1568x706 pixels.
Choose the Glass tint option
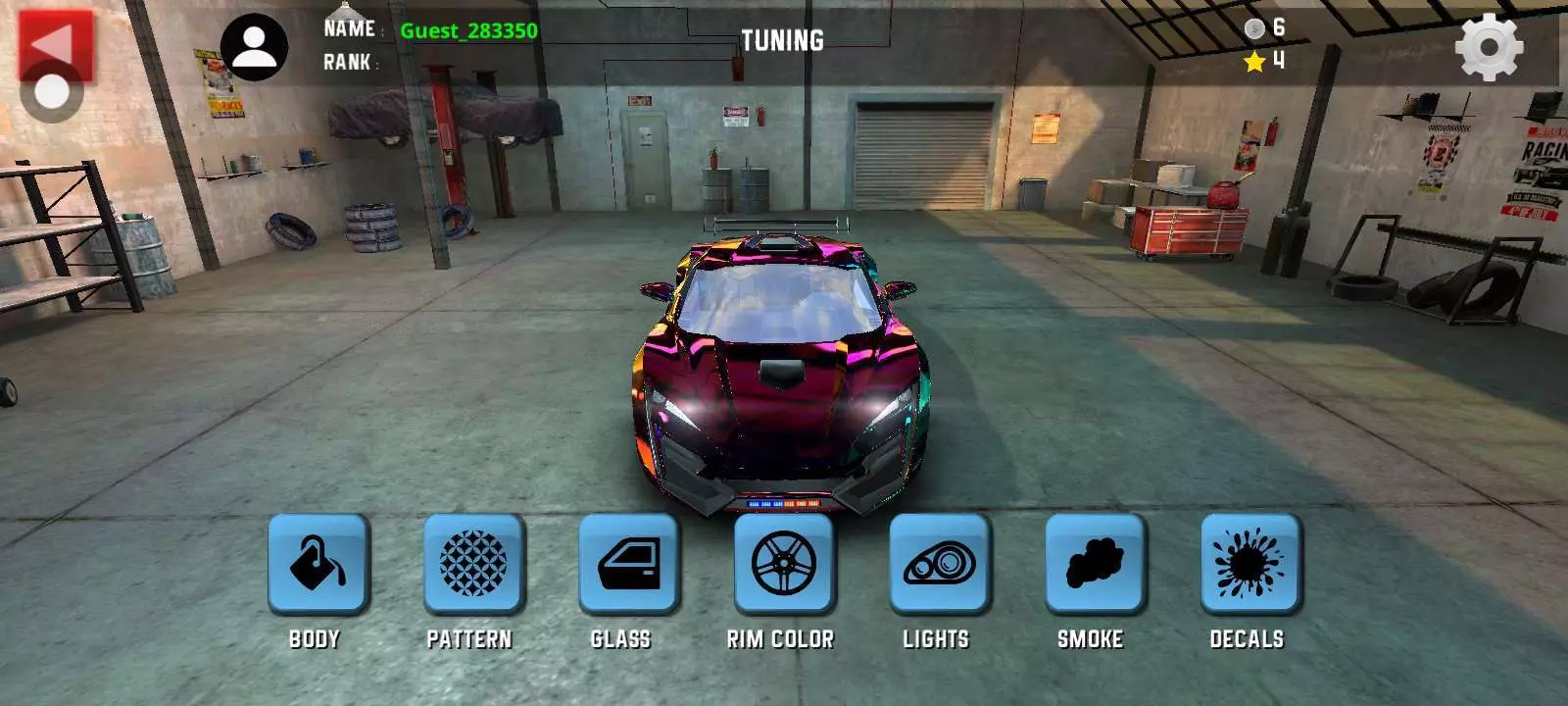click(x=628, y=564)
